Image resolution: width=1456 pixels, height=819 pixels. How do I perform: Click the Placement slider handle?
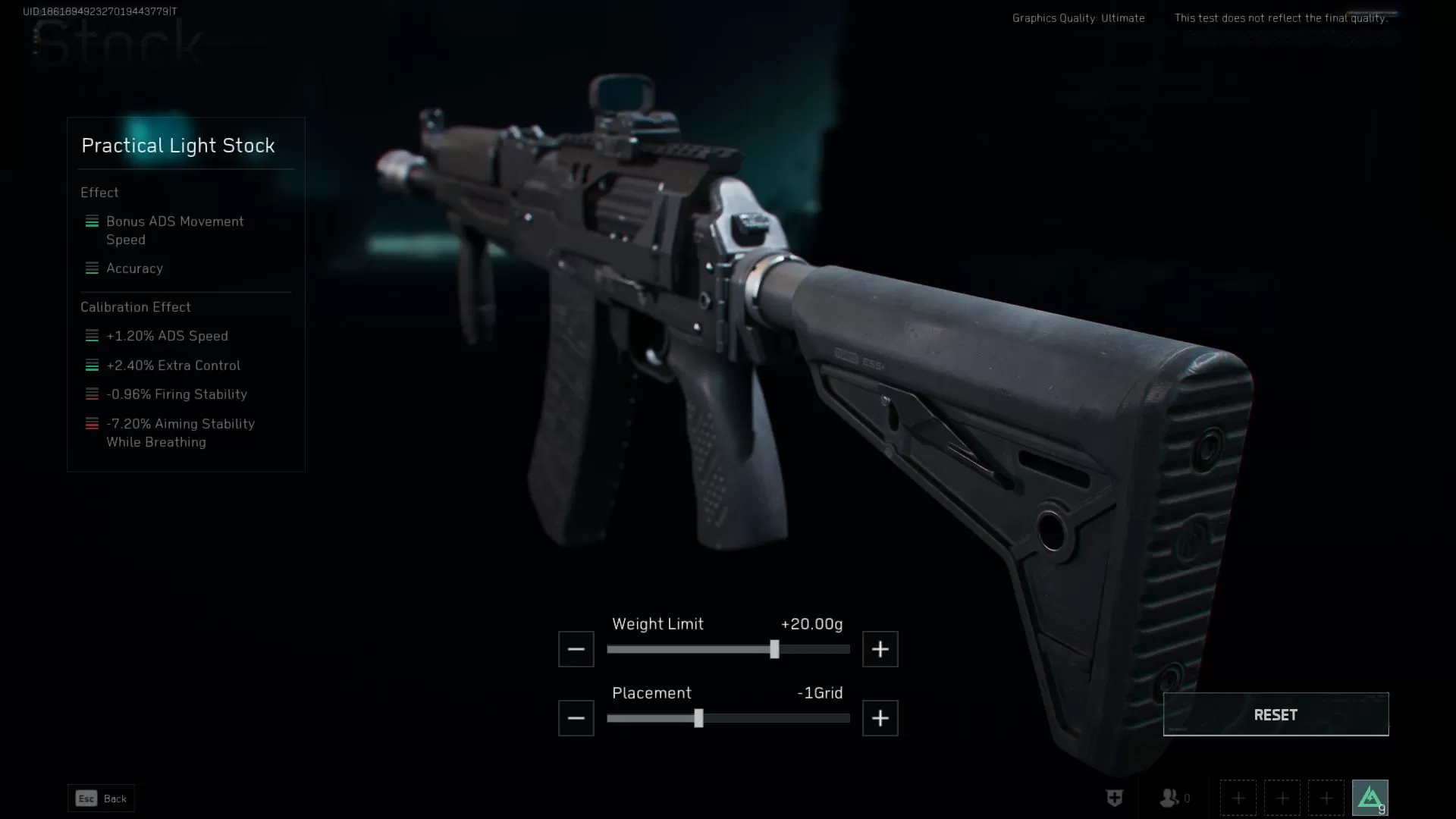pos(698,718)
